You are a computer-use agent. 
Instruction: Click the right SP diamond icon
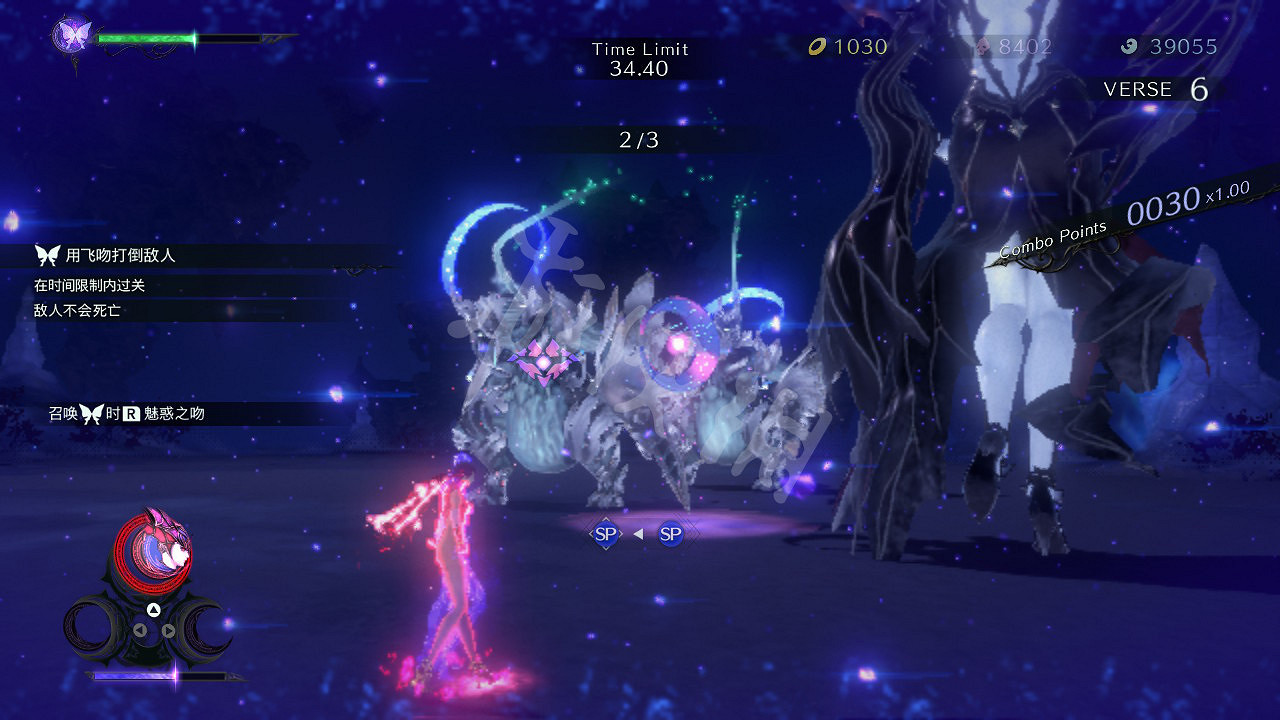click(x=669, y=533)
